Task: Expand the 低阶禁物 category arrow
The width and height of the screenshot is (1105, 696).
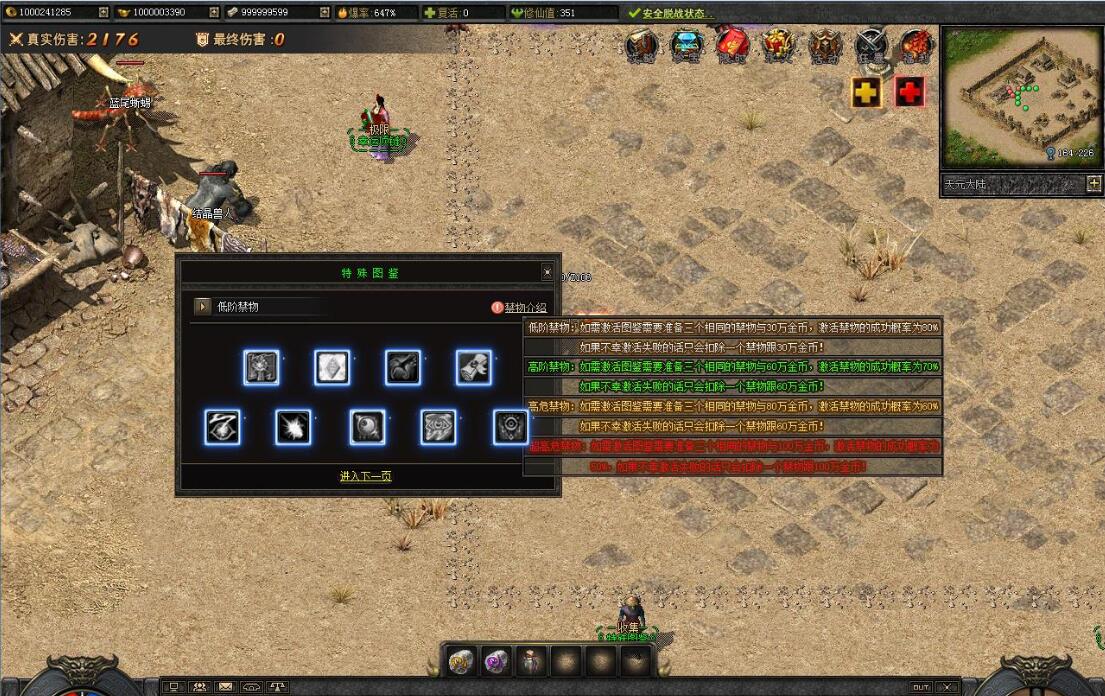Action: 203,307
